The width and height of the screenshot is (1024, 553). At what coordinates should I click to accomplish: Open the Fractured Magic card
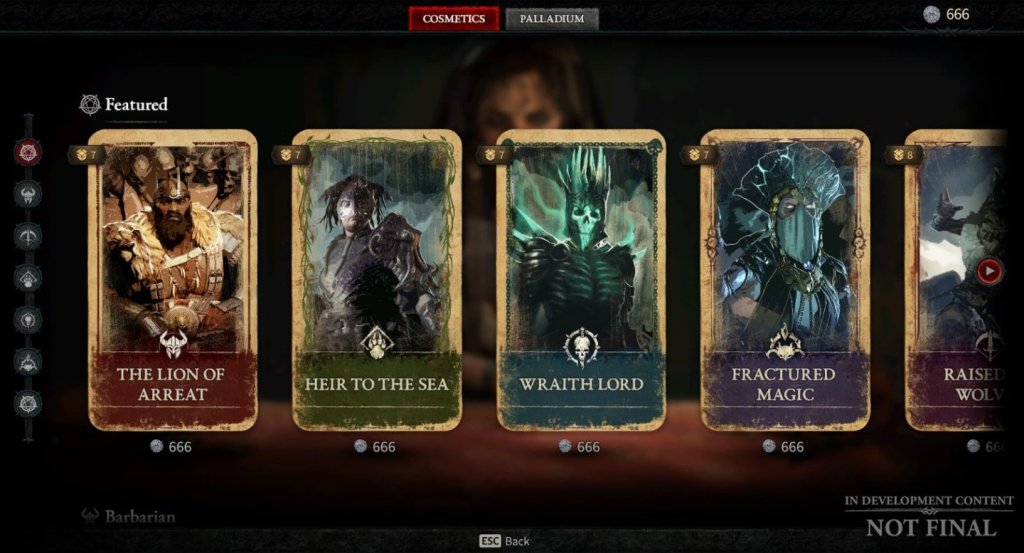click(784, 280)
